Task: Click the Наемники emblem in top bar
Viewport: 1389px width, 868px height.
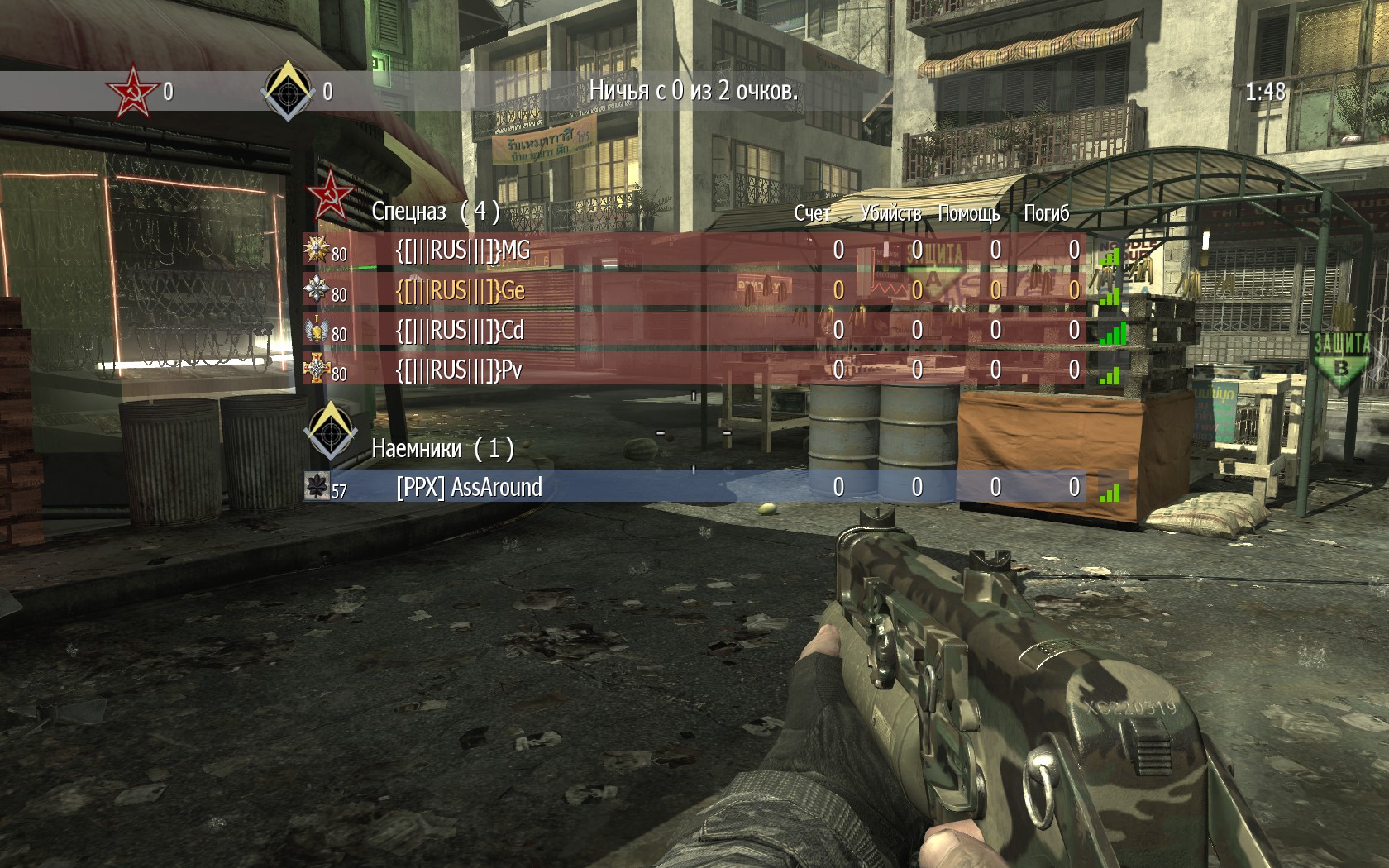Action: (x=288, y=91)
